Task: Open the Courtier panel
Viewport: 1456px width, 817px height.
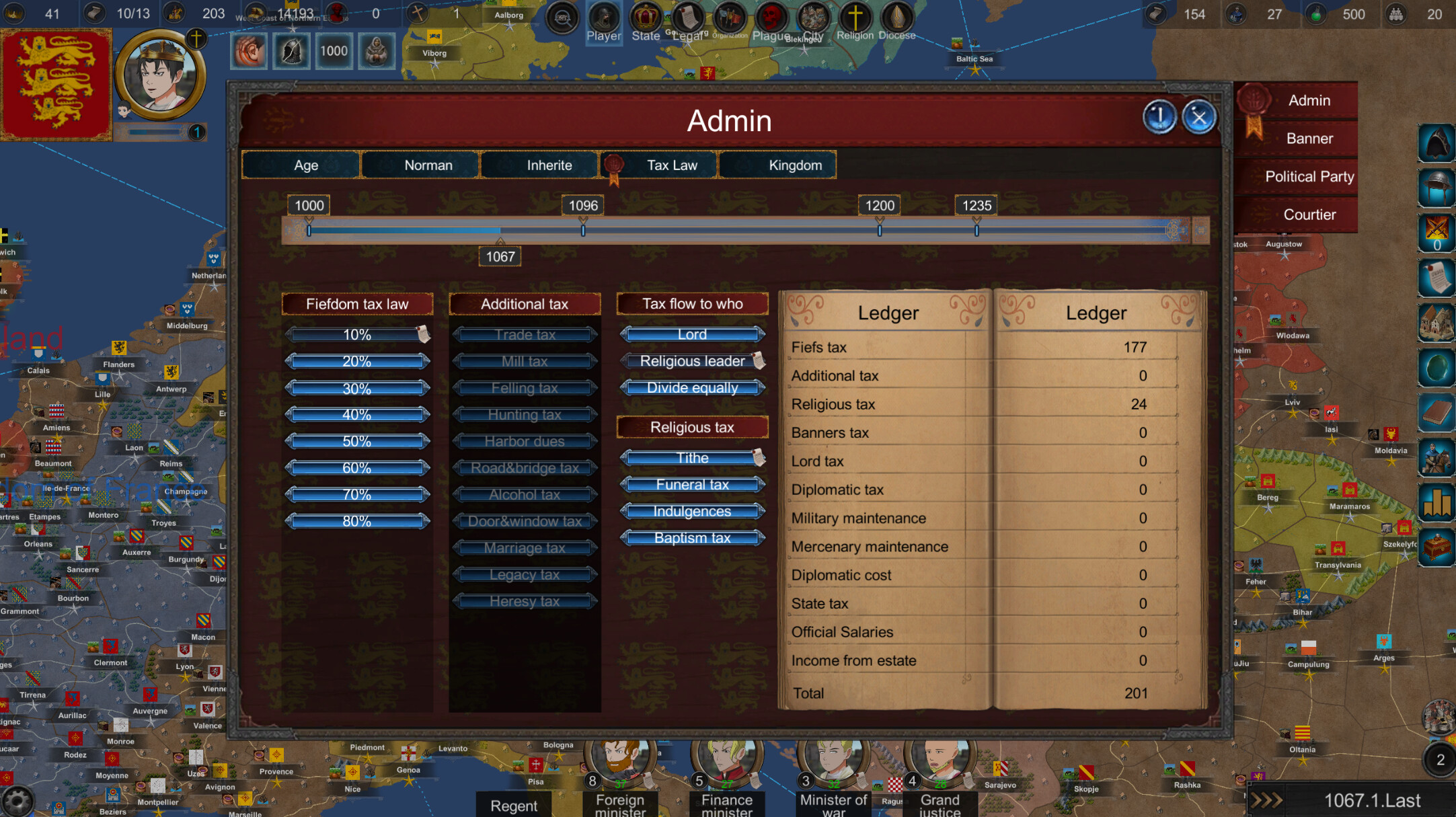Action: (1310, 215)
